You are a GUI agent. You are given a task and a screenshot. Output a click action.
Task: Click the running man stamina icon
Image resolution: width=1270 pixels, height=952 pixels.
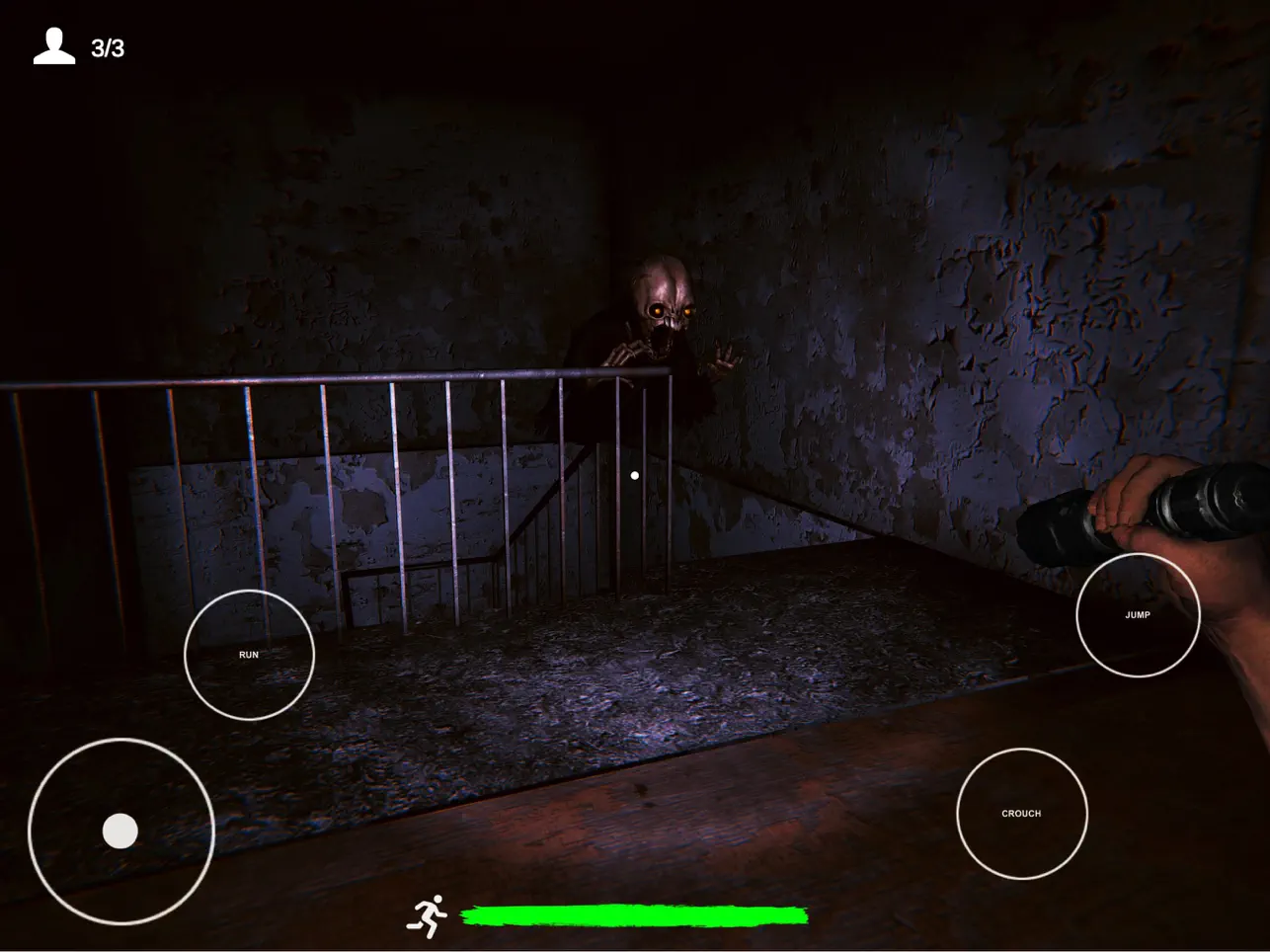coord(428,914)
